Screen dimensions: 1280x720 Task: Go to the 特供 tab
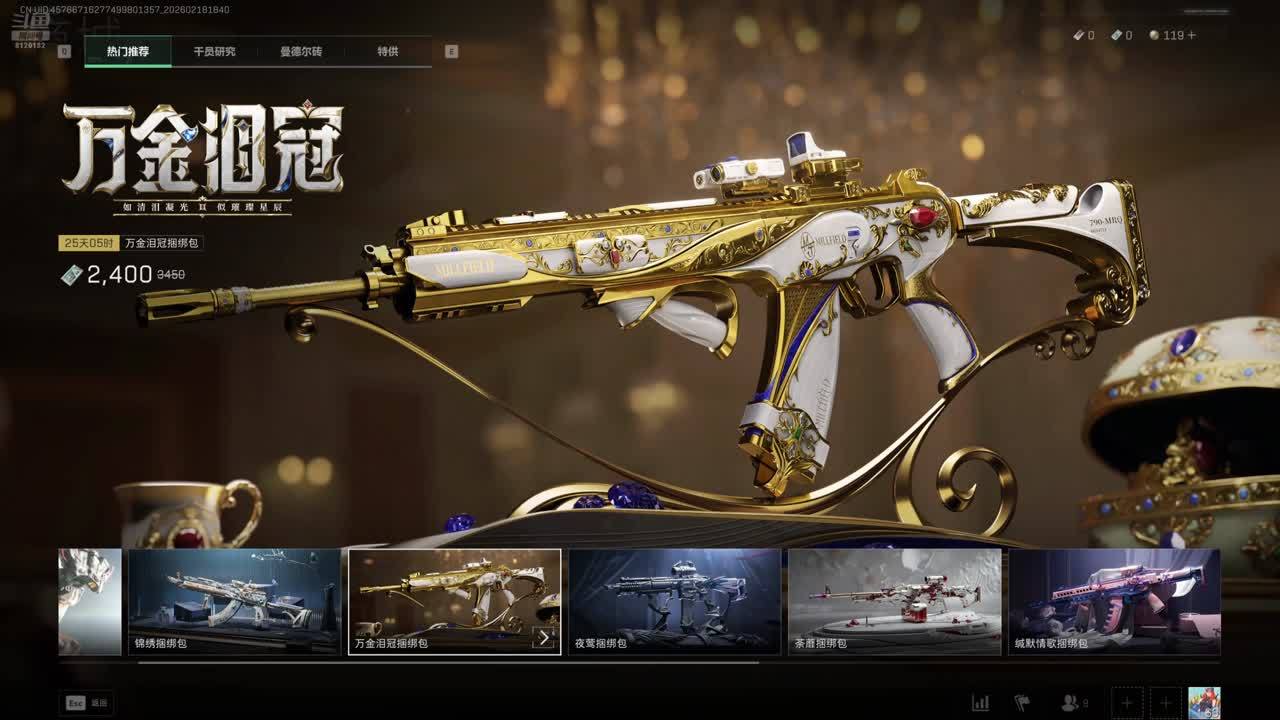pyautogui.click(x=388, y=51)
